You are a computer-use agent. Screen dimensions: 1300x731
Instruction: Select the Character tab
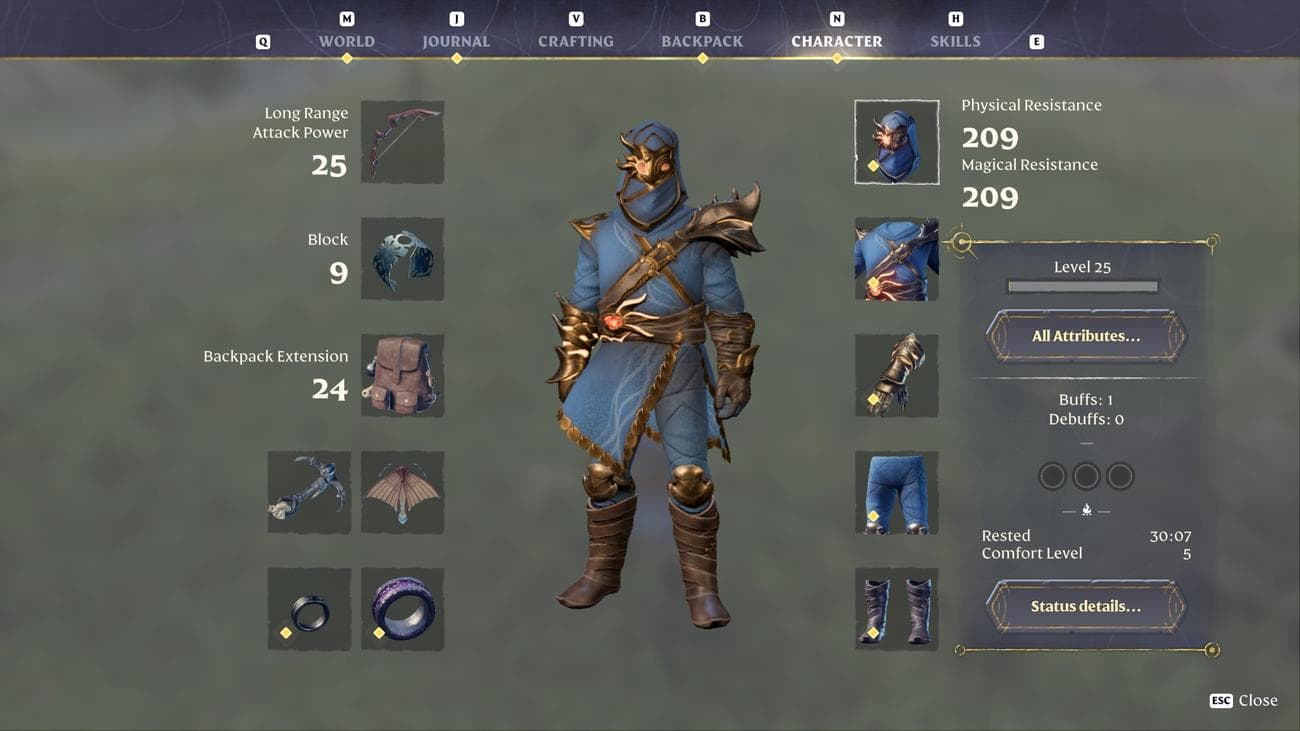(836, 41)
